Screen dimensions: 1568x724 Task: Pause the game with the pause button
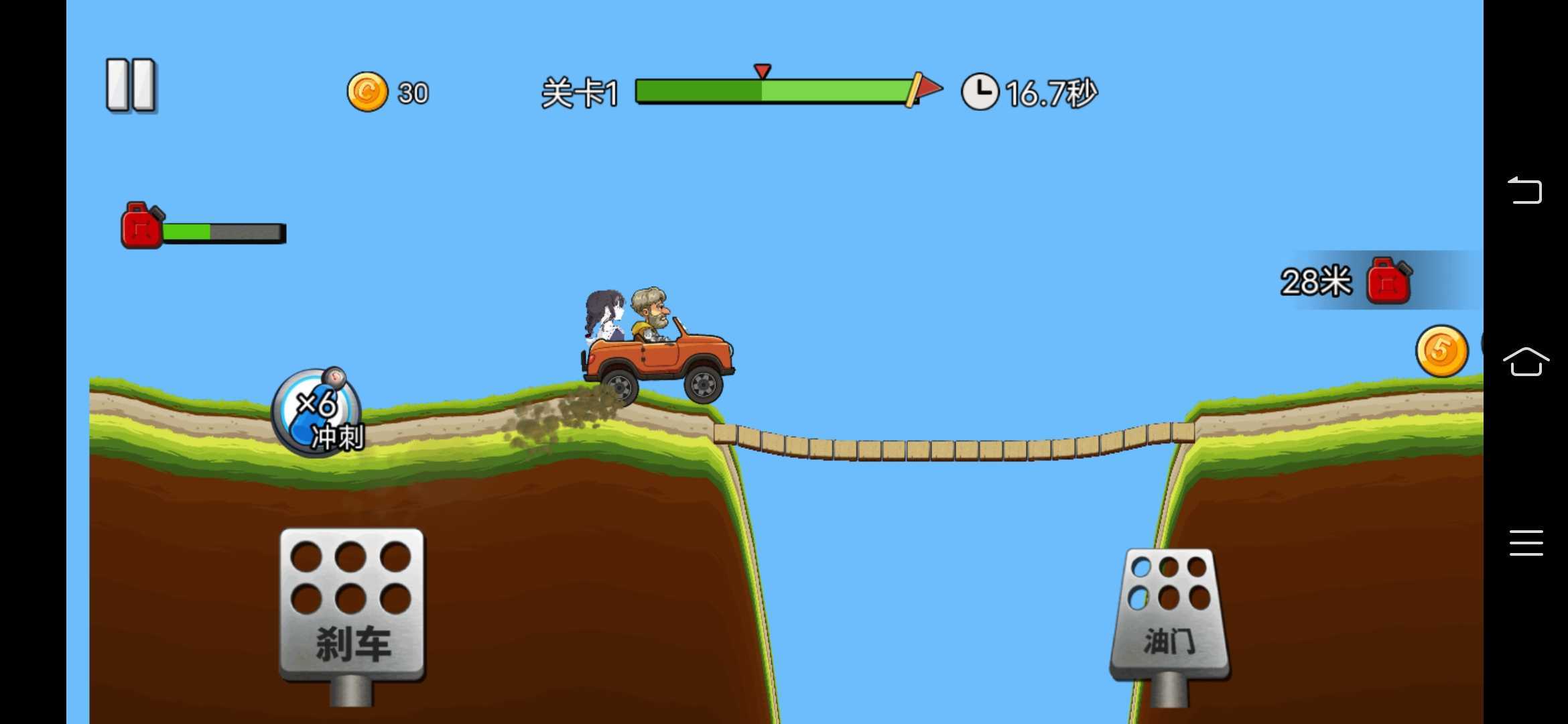pos(131,85)
